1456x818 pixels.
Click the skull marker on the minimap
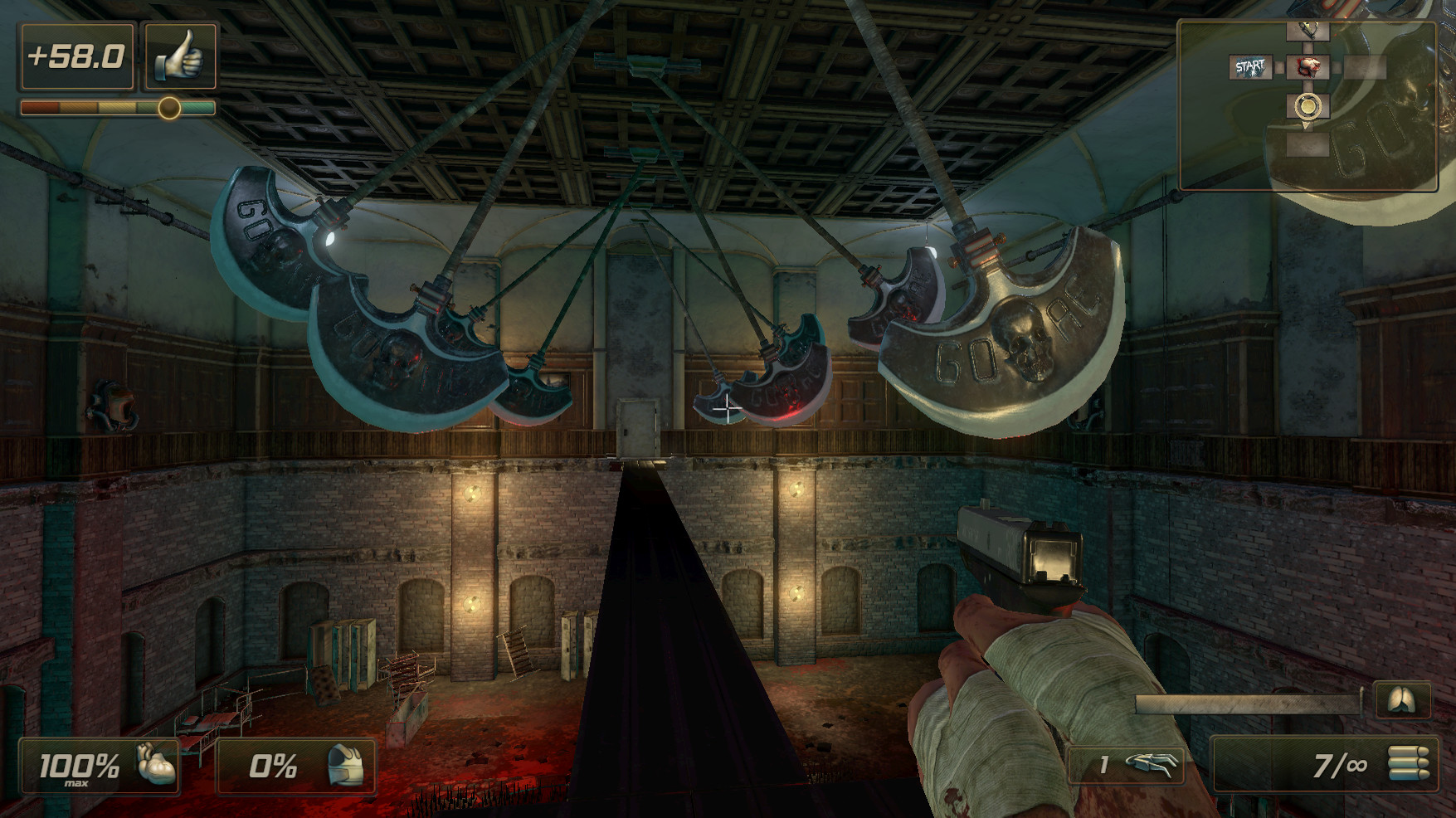1309,66
